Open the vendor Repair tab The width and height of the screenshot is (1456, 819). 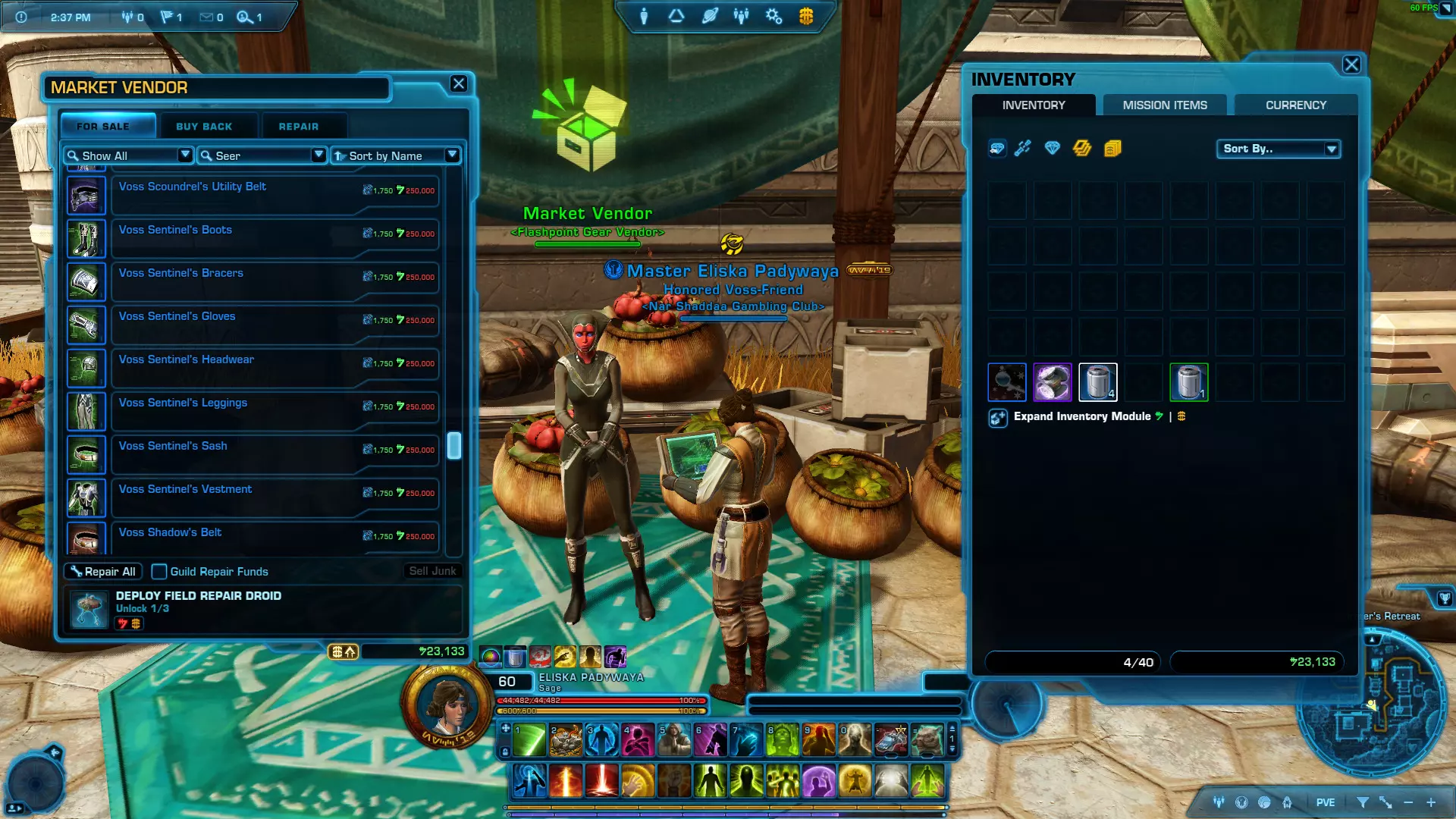coord(298,127)
